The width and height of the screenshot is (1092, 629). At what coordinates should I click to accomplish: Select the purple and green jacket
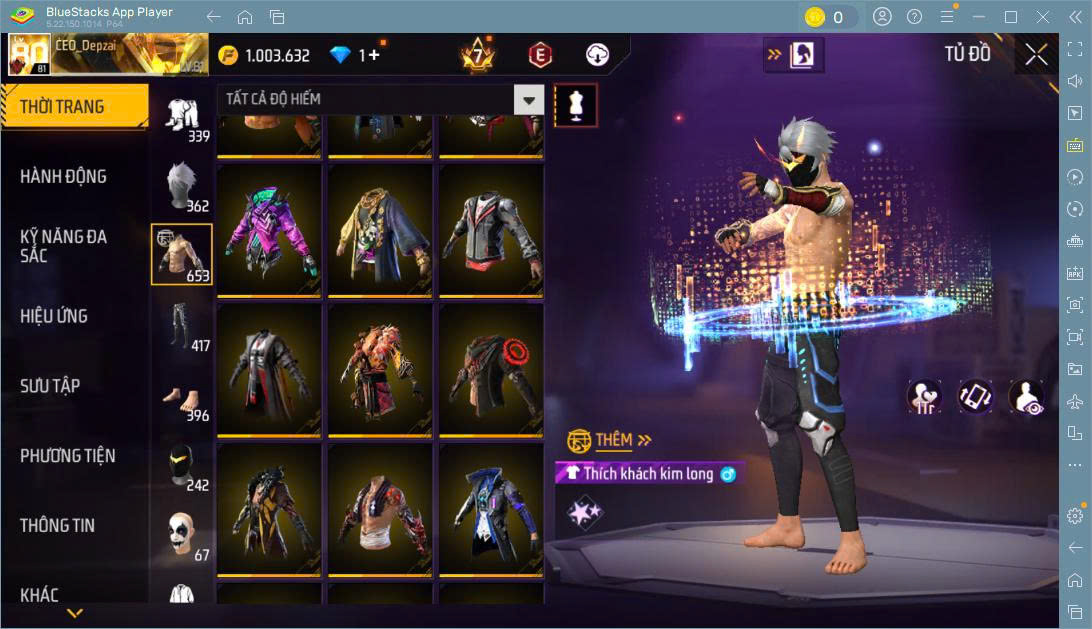[269, 230]
